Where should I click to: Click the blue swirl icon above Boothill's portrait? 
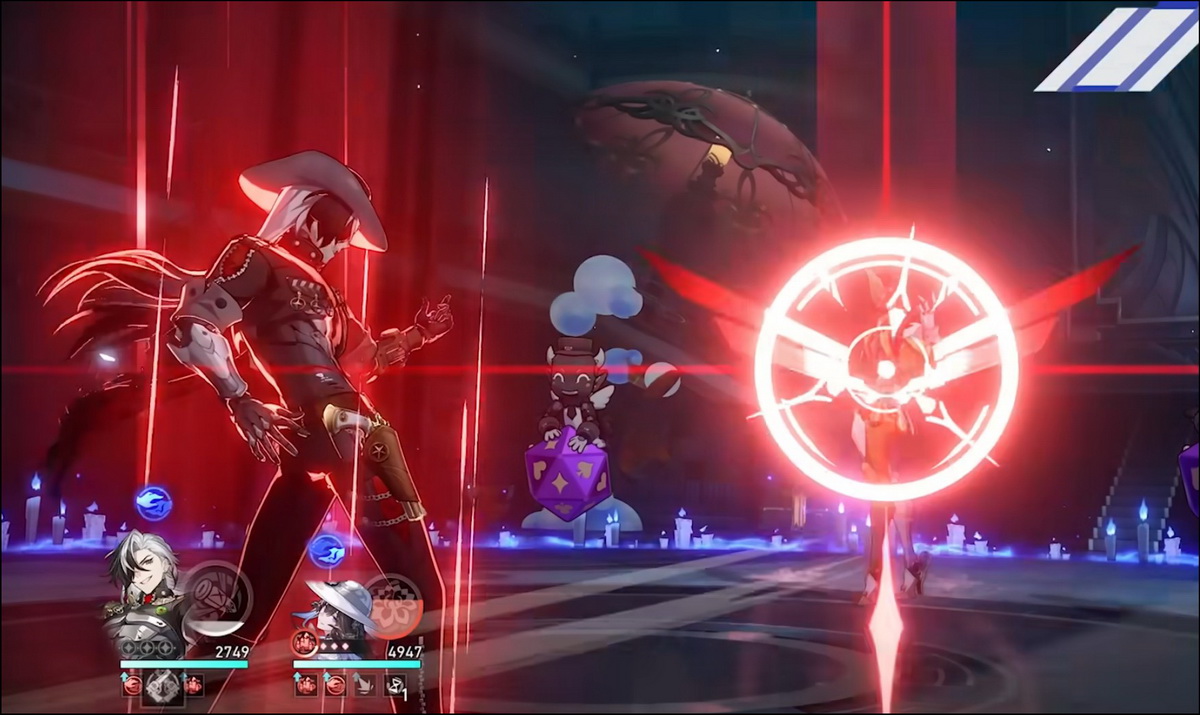(152, 502)
